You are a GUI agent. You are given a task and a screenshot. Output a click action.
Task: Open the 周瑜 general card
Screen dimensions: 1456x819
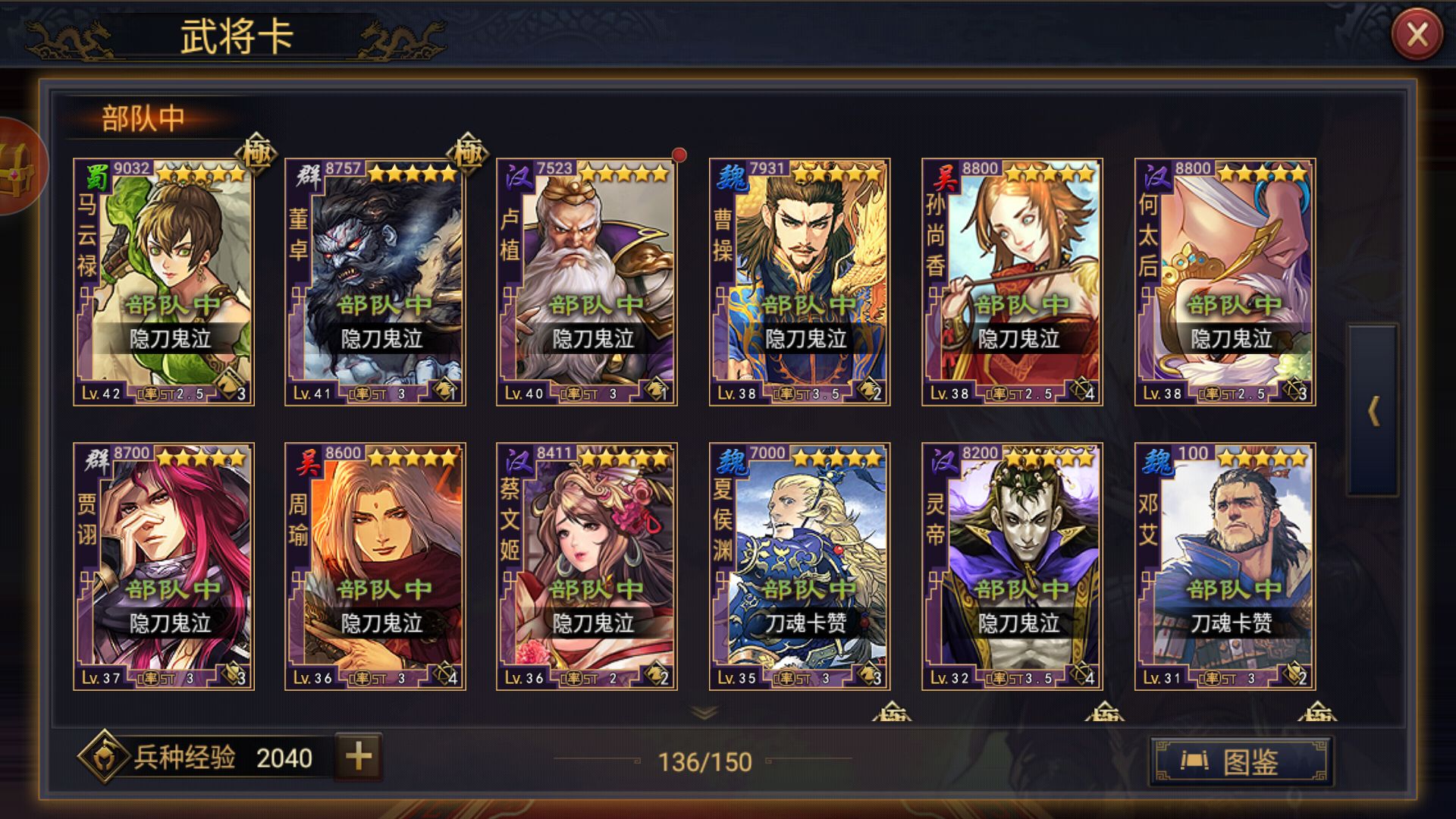click(x=375, y=566)
